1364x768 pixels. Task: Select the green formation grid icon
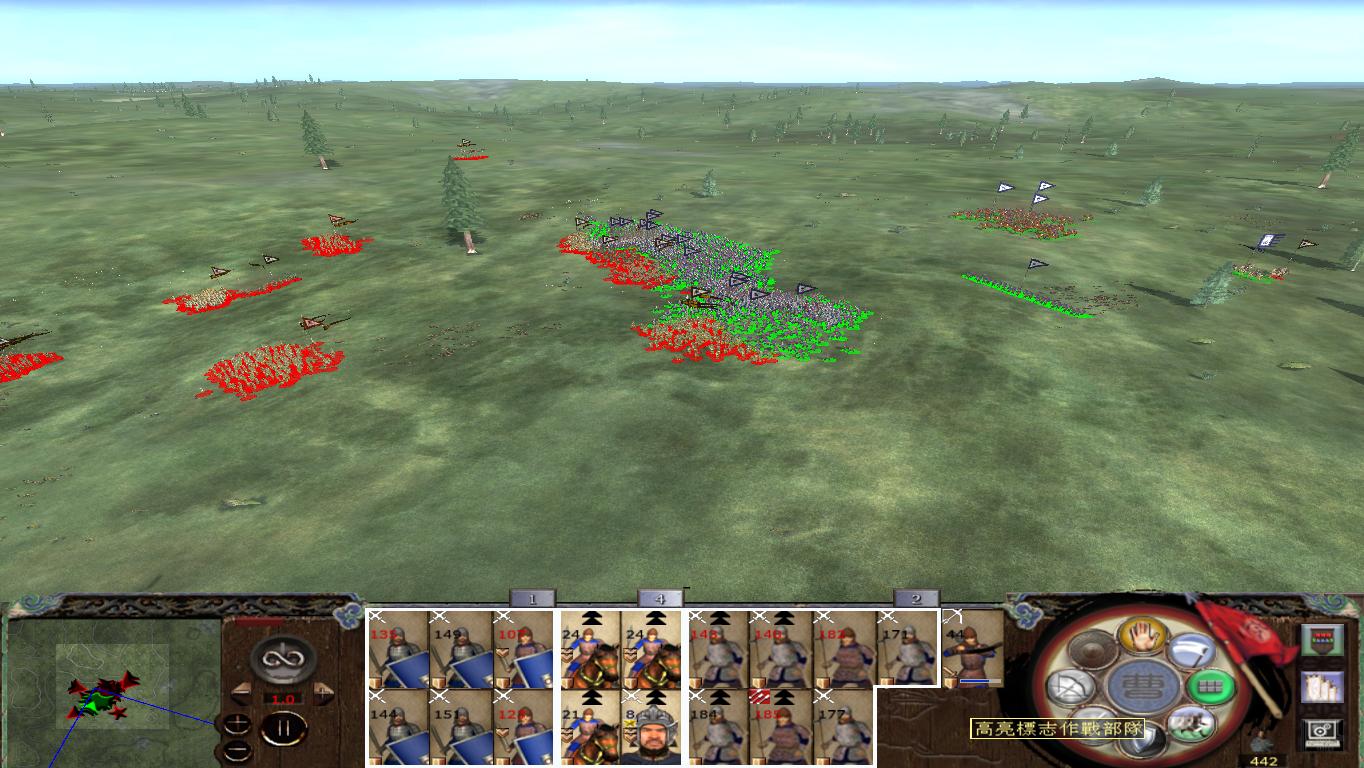point(1212,688)
